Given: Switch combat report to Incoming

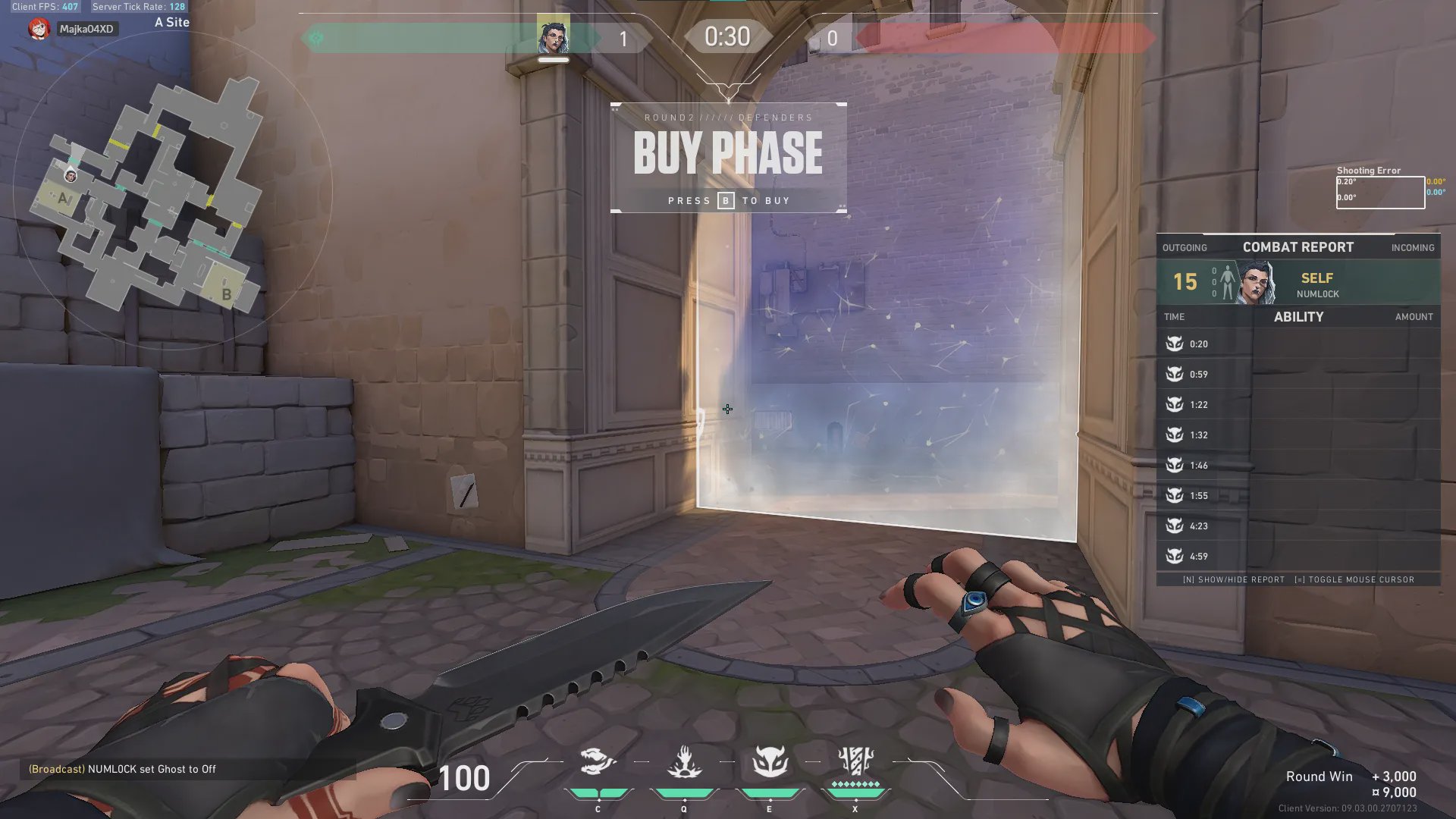Looking at the screenshot, I should tap(1412, 248).
